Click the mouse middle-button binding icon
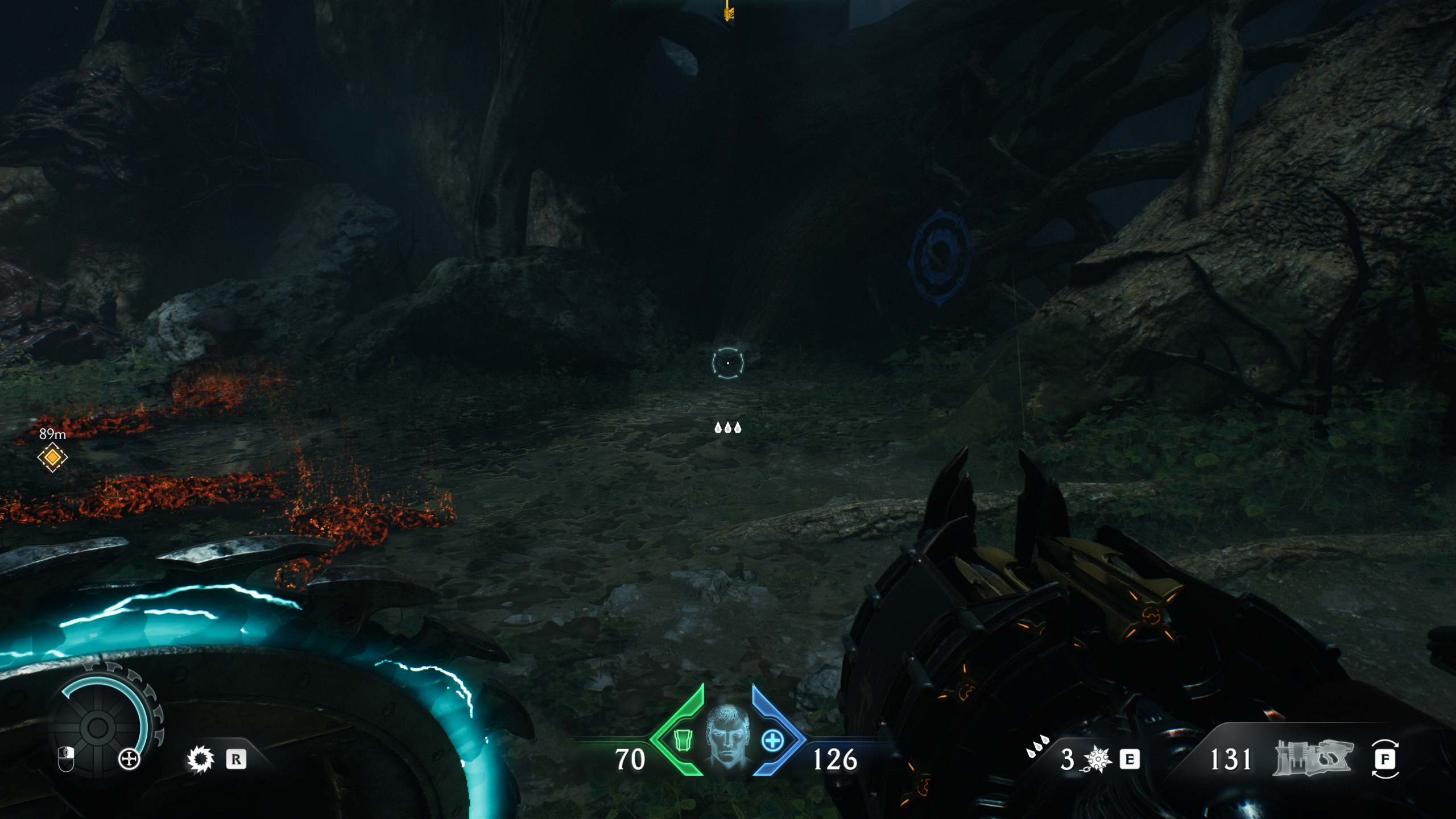The image size is (1456, 819). 66,760
